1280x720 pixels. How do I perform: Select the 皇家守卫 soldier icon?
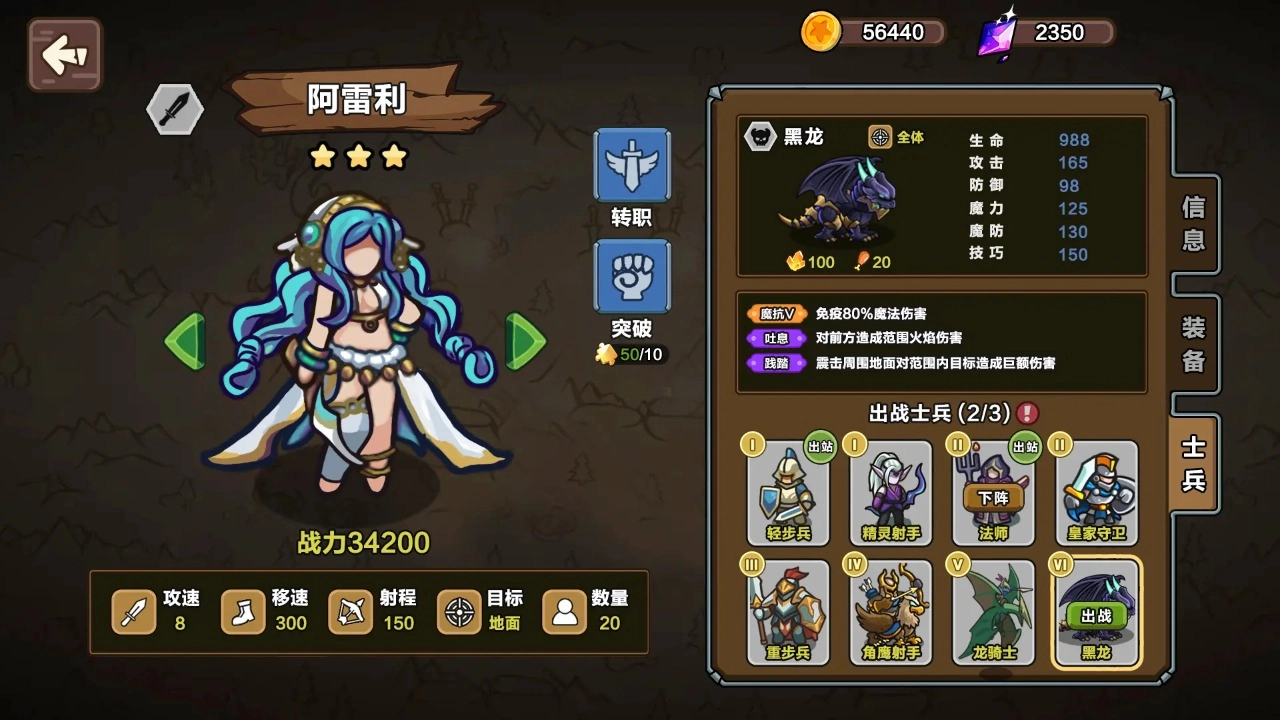[1096, 493]
